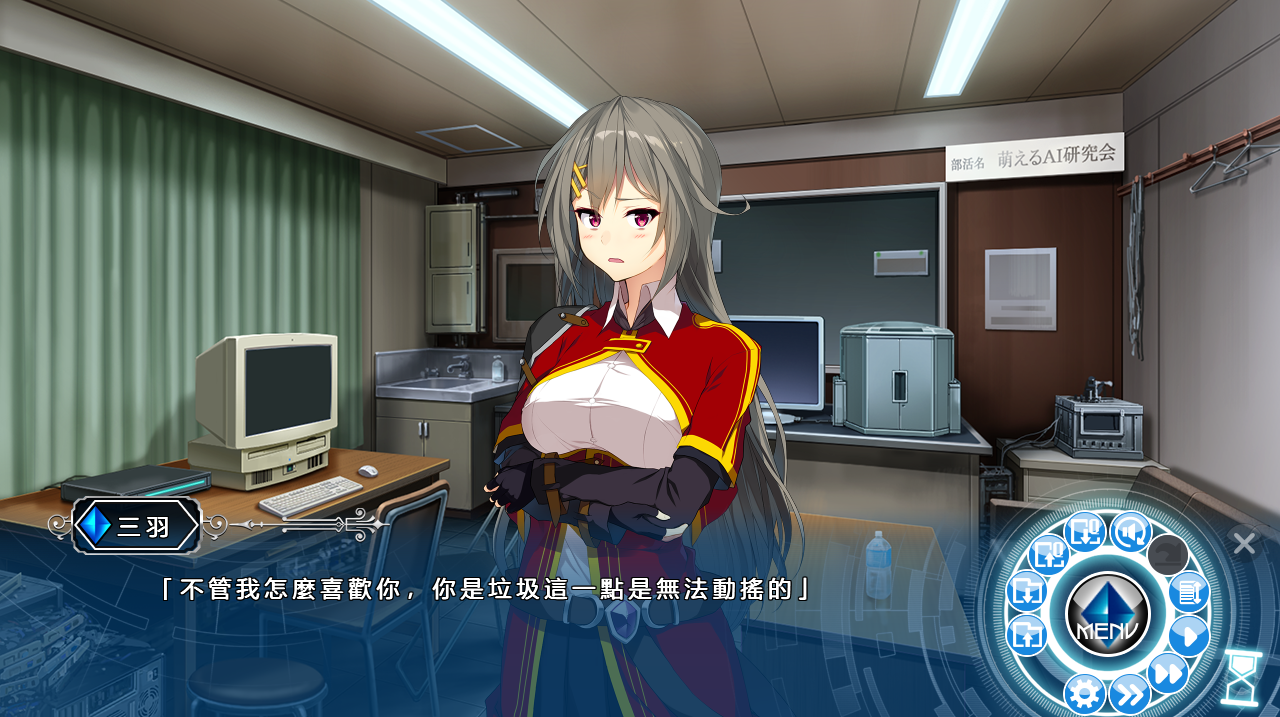Click the quick save icon
This screenshot has height=717, width=1280.
click(x=1084, y=532)
